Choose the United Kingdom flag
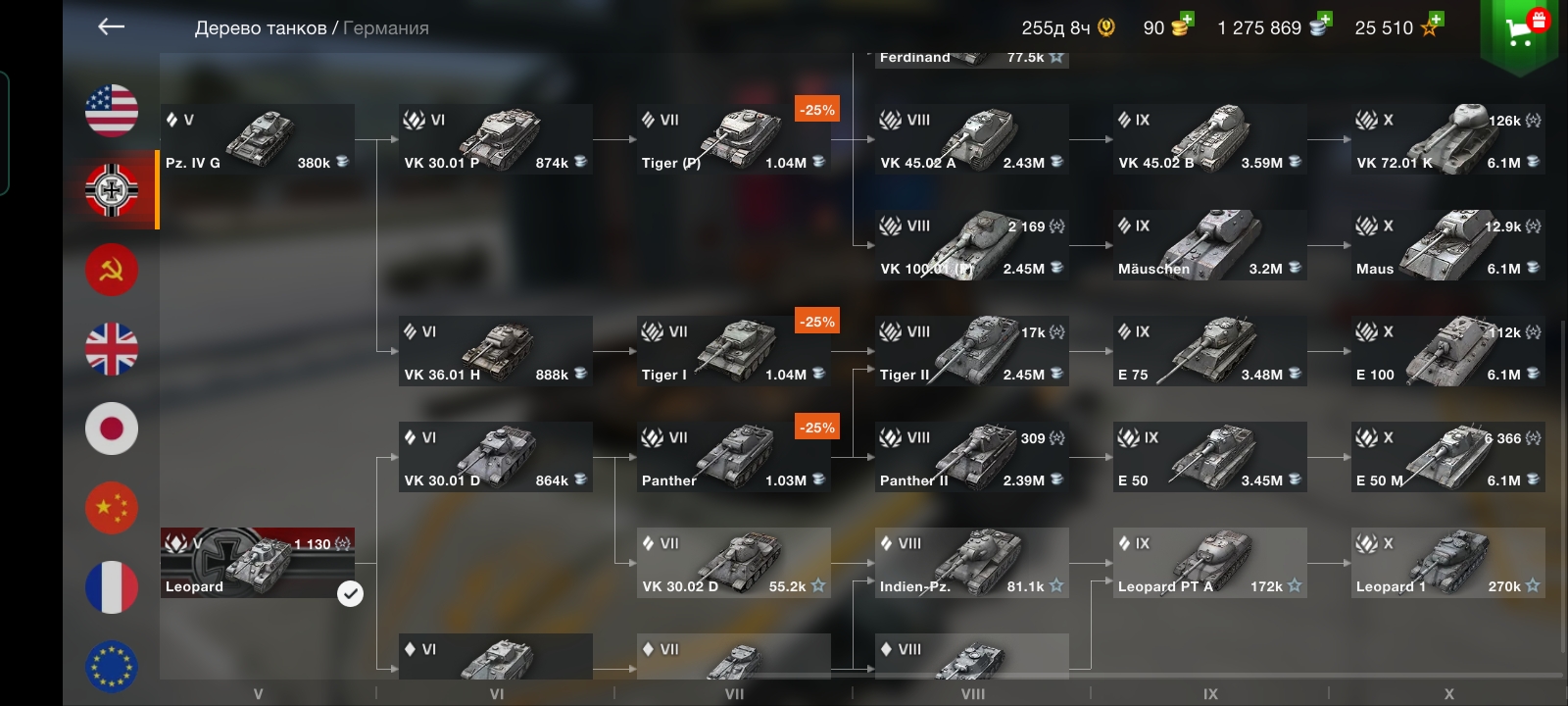 pyautogui.click(x=112, y=349)
